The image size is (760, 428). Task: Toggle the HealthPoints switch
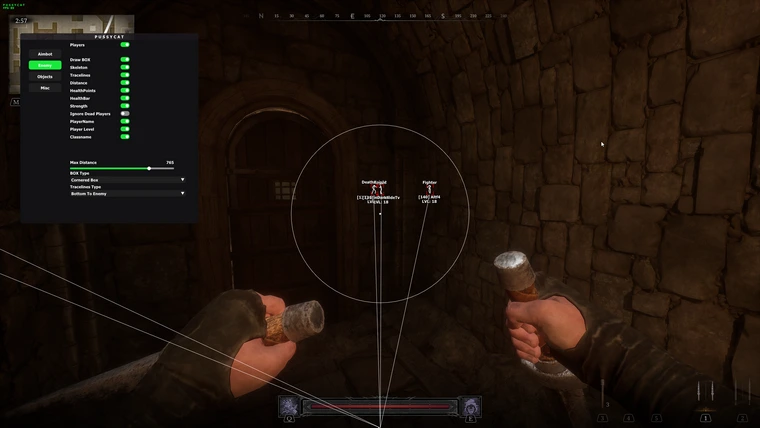coord(125,91)
